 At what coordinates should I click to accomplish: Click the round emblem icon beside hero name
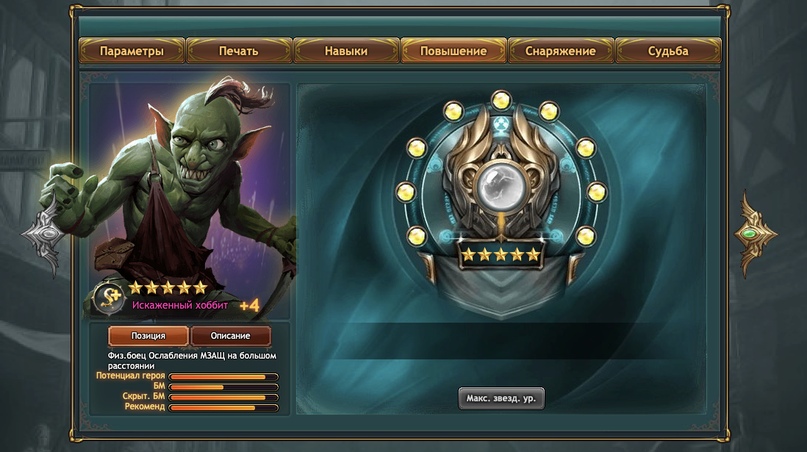click(x=108, y=297)
